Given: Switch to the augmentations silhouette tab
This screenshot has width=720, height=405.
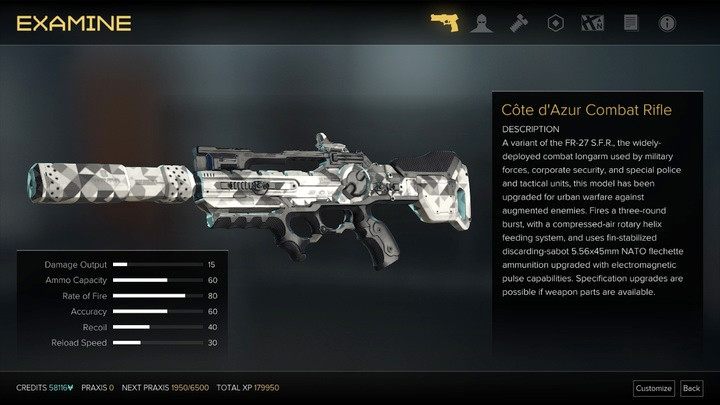Looking at the screenshot, I should (x=481, y=21).
